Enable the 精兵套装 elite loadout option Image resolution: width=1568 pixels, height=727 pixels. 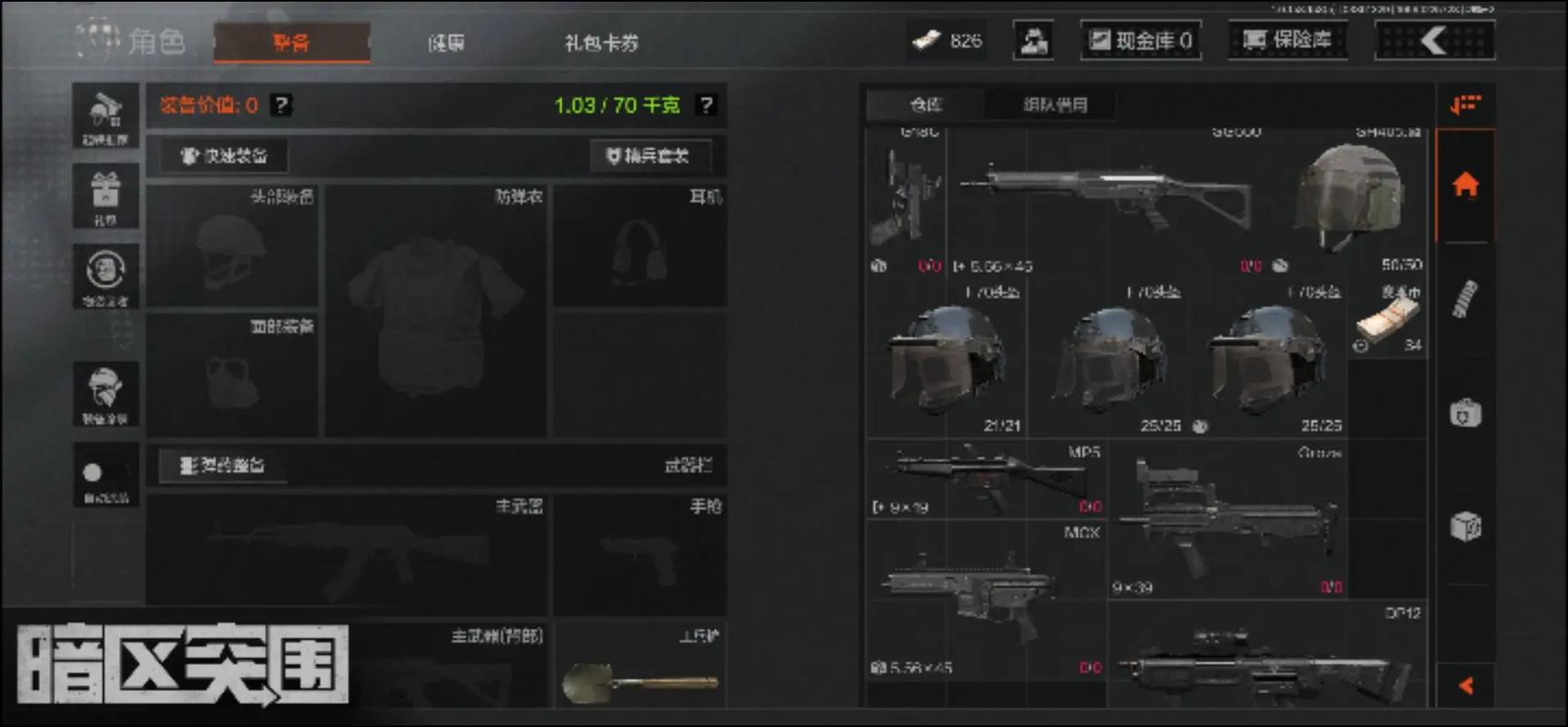[650, 155]
